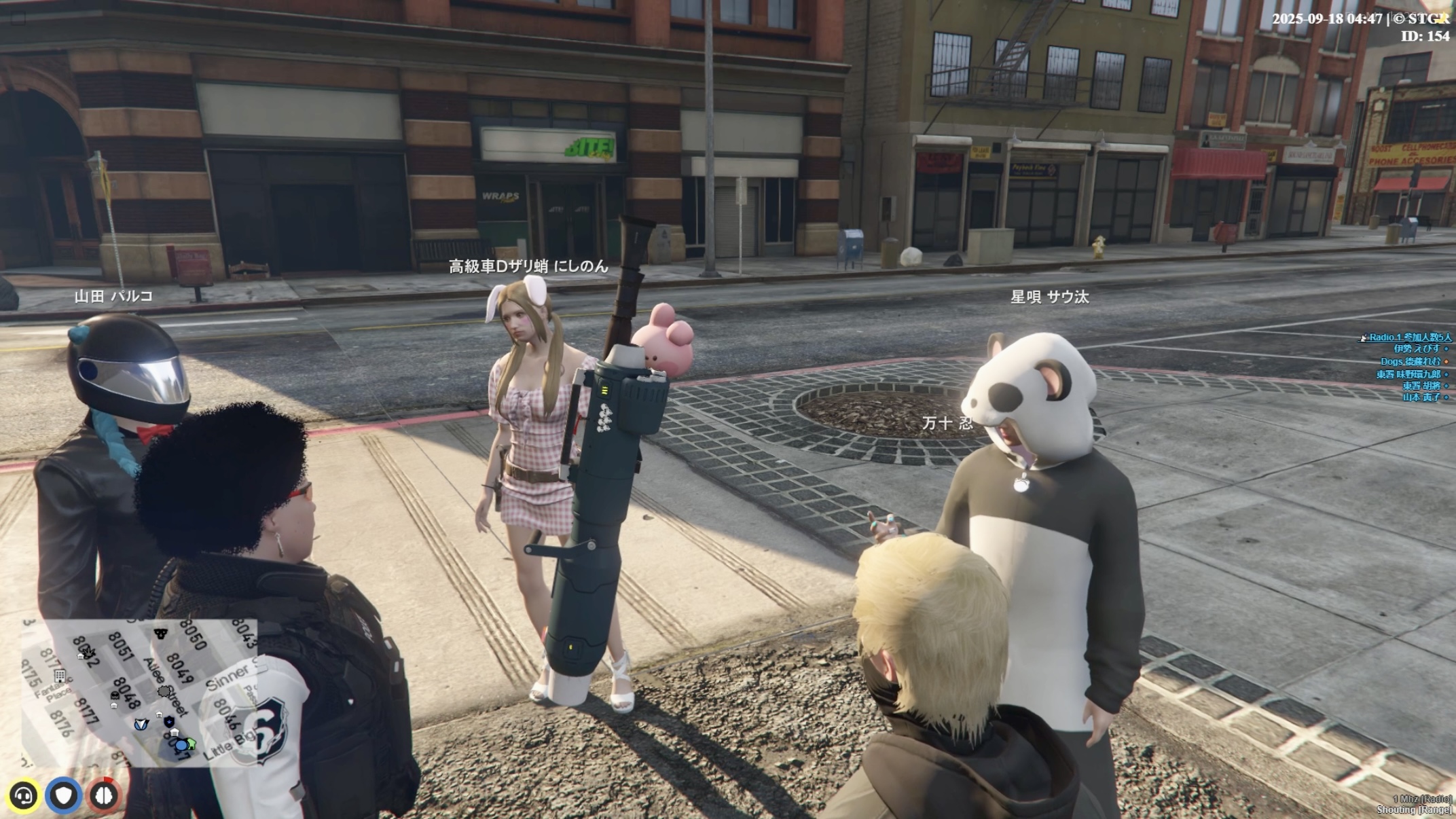Screen dimensions: 1456x819
Task: Click the blue V emblem minimap marker
Action: 141,725
